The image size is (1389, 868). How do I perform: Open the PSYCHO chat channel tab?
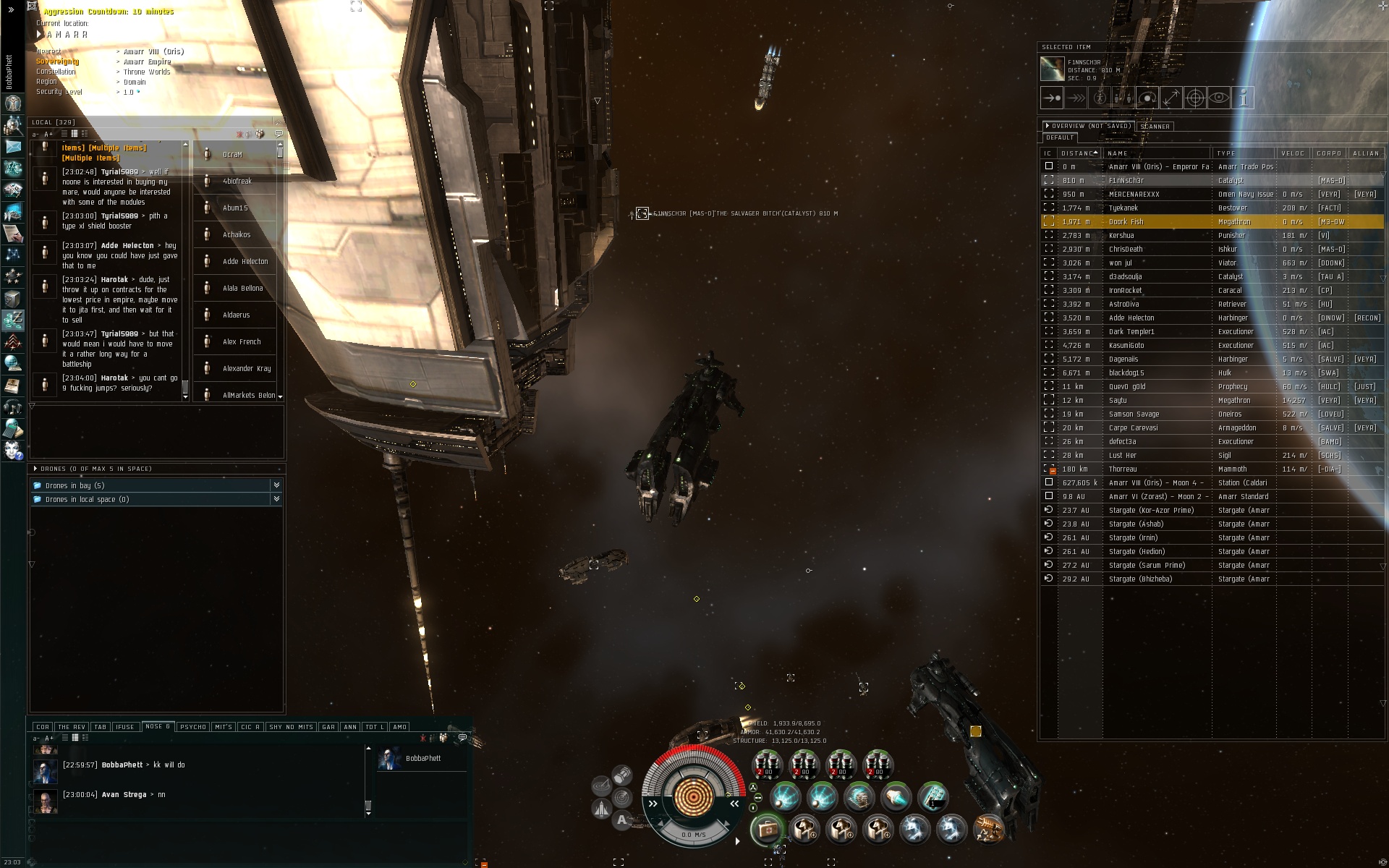[x=193, y=727]
